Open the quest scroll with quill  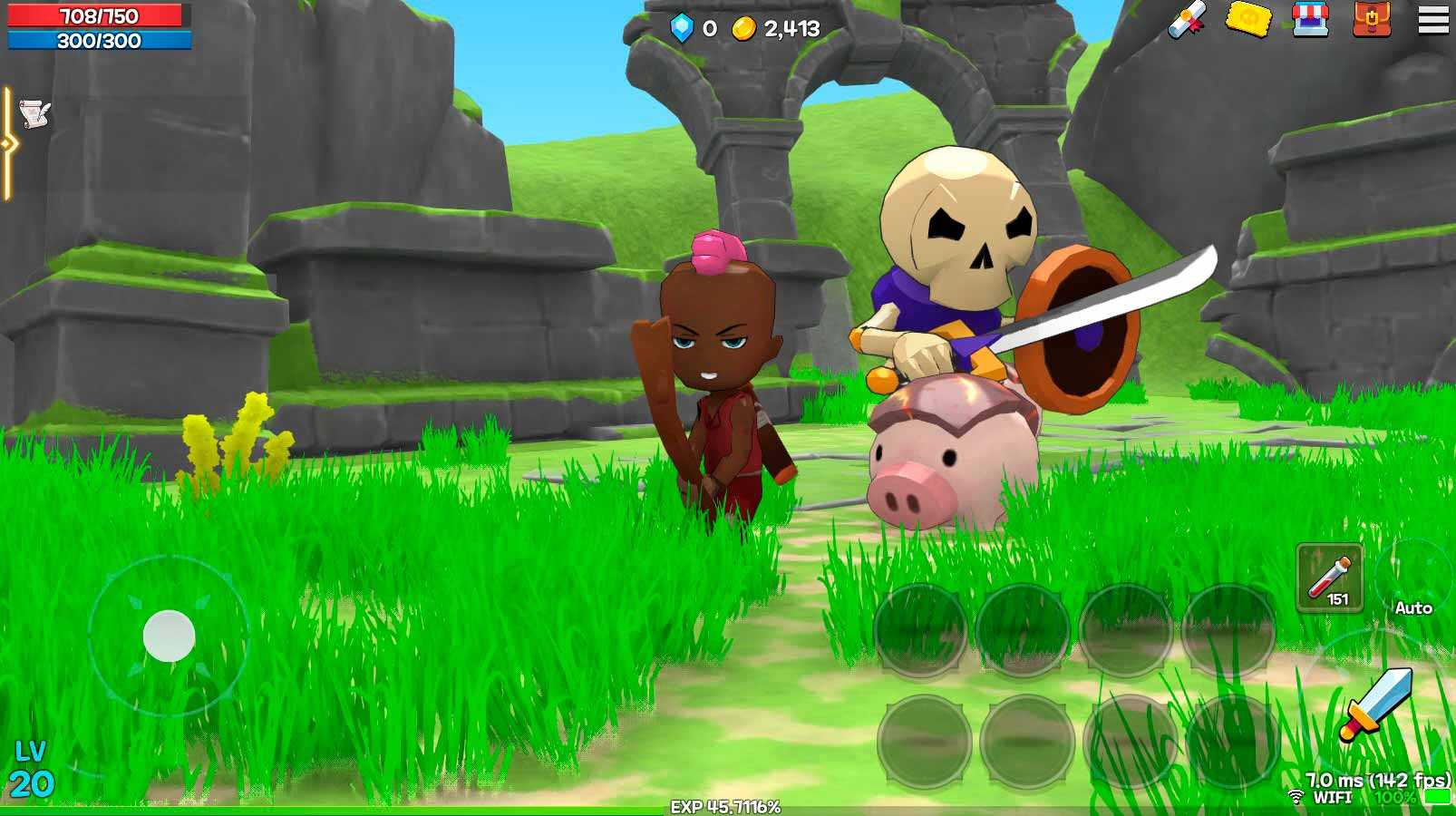tap(34, 114)
